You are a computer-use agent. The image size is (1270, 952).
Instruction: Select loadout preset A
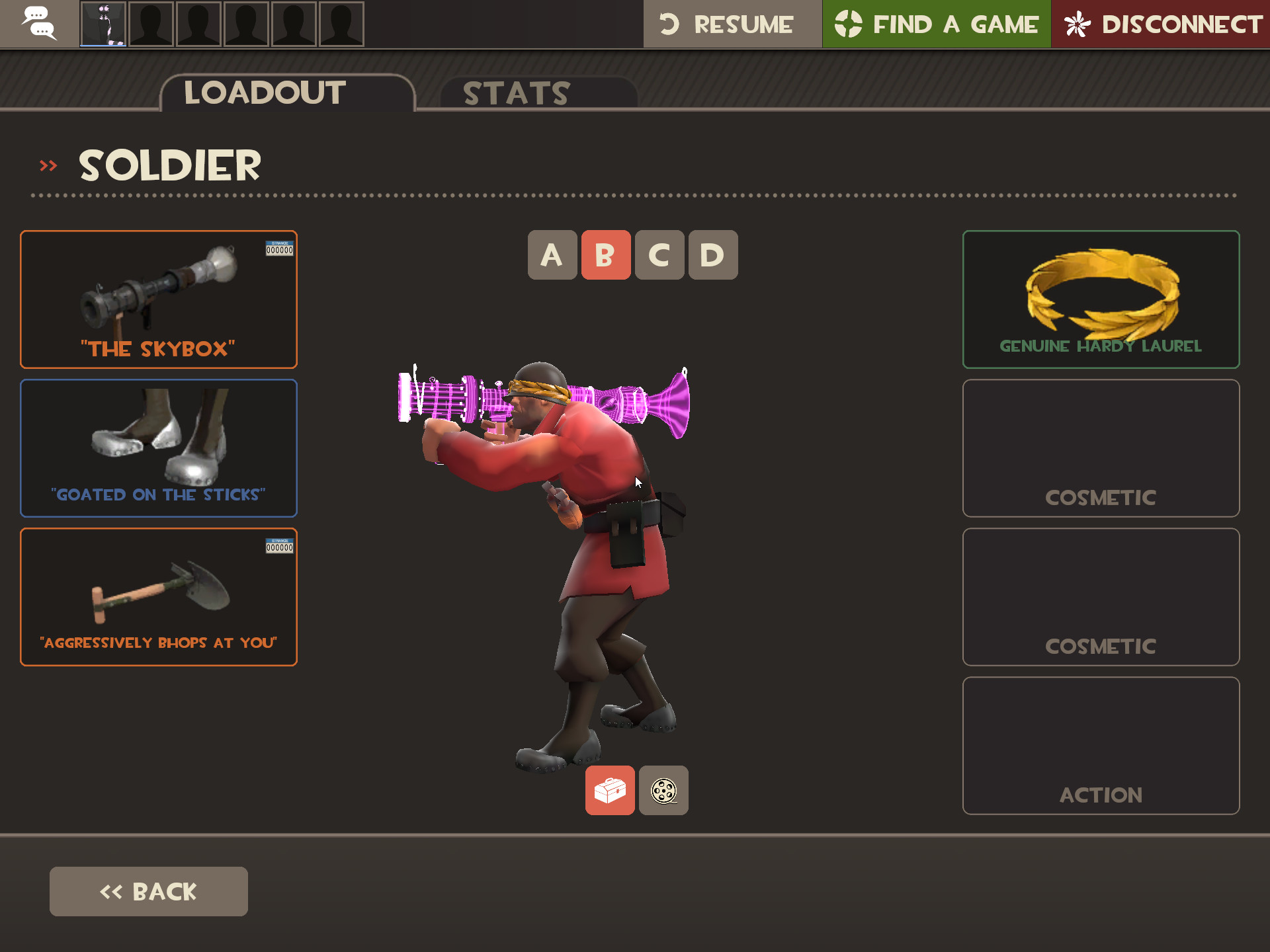click(x=553, y=255)
